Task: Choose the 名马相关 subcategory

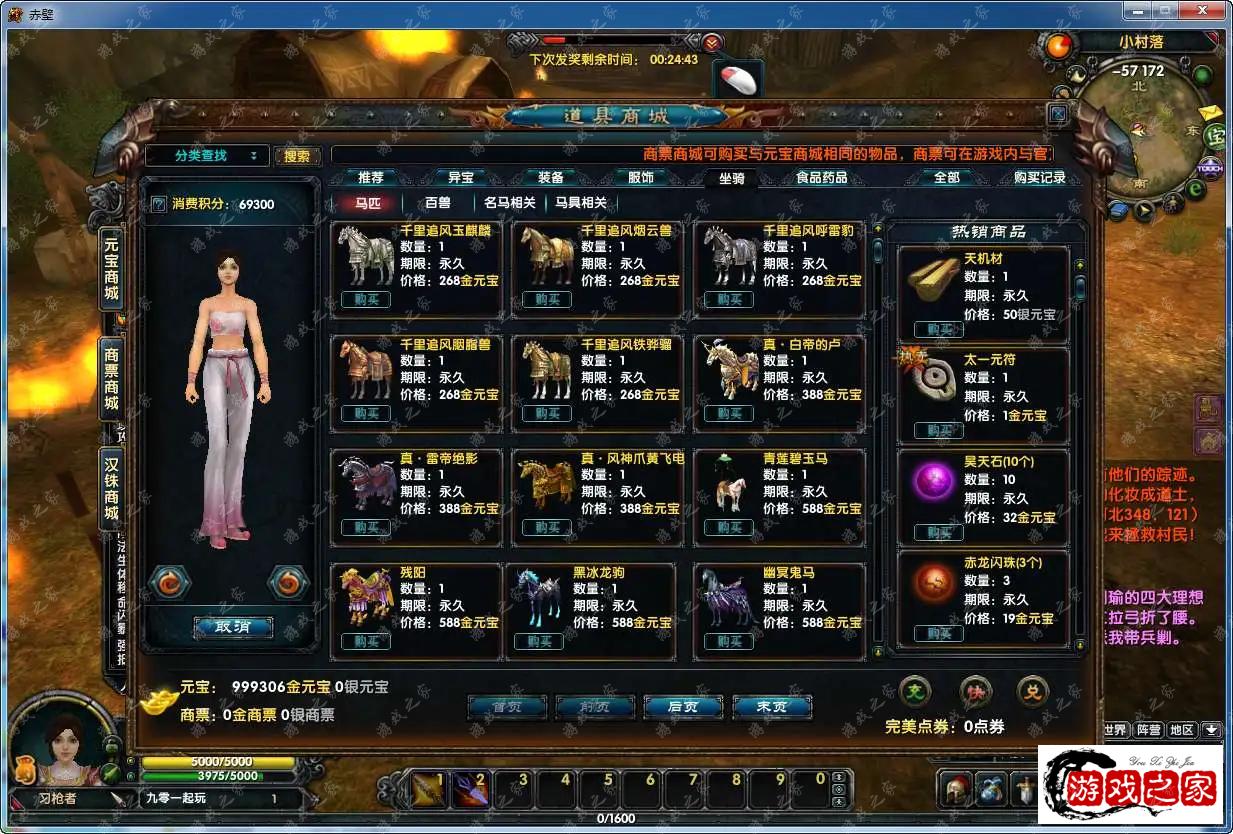Action: coord(510,203)
